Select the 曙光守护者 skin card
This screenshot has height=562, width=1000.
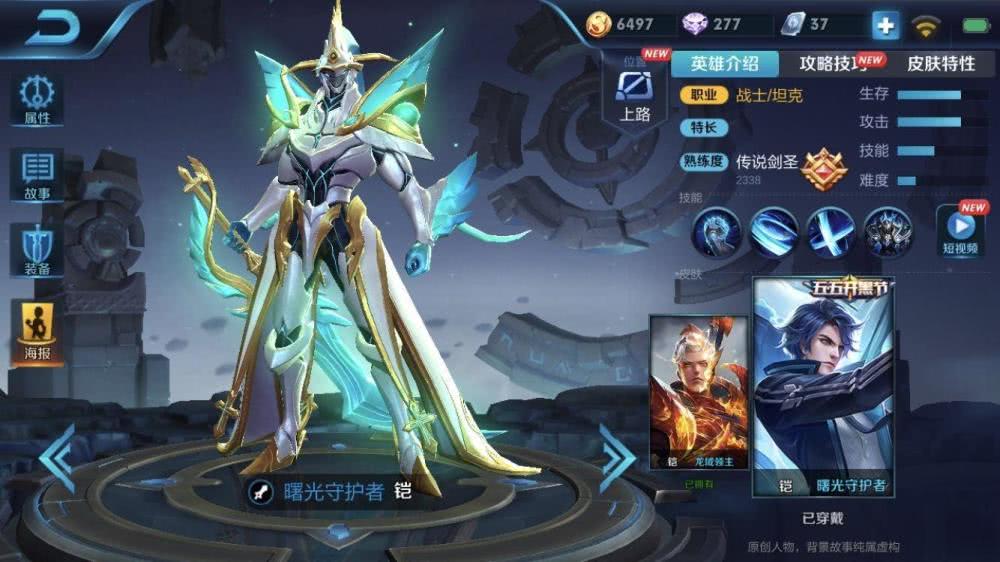point(823,388)
